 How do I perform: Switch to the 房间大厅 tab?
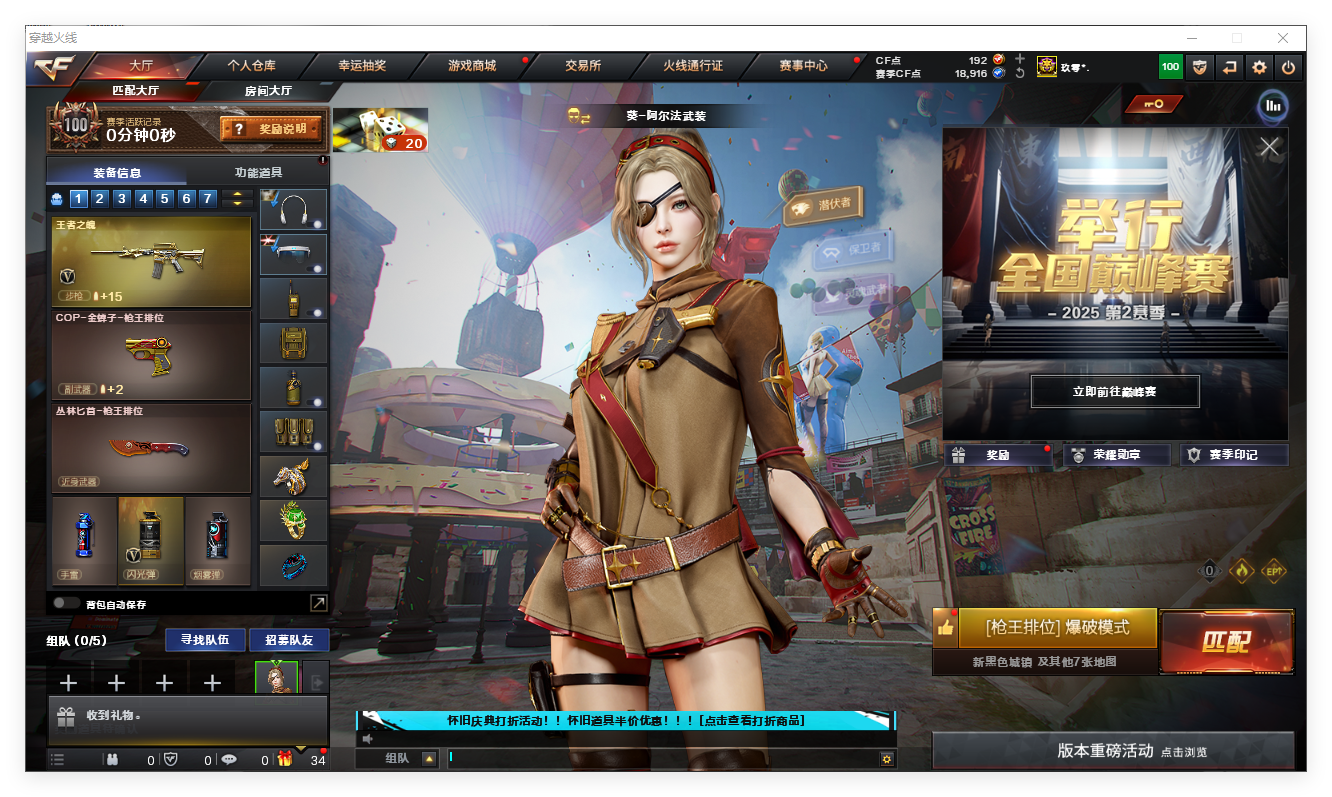[268, 91]
